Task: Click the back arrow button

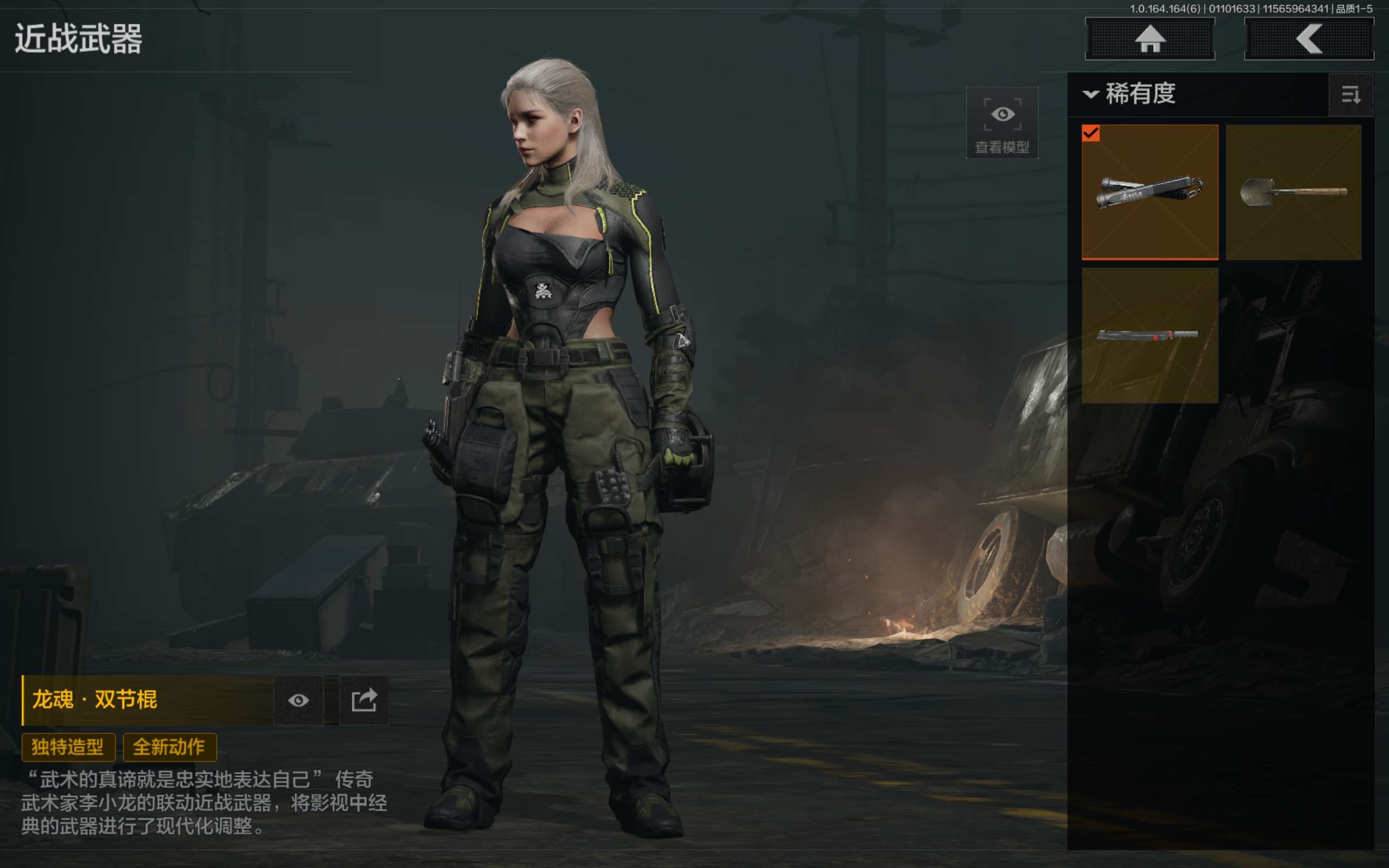Action: [1309, 39]
